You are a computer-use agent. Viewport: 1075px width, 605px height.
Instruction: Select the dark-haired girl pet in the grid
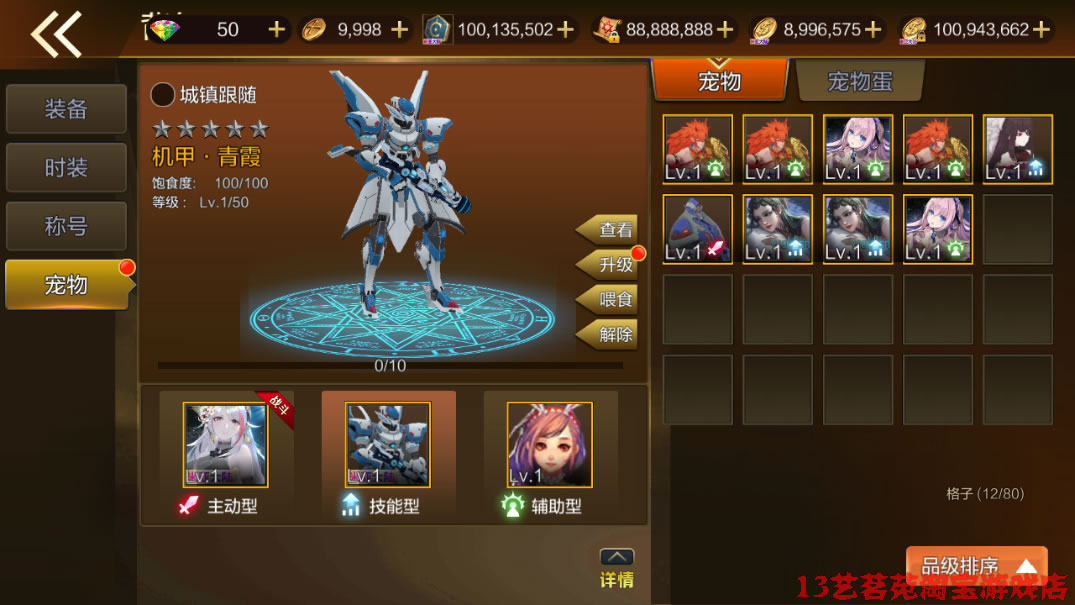point(1017,150)
